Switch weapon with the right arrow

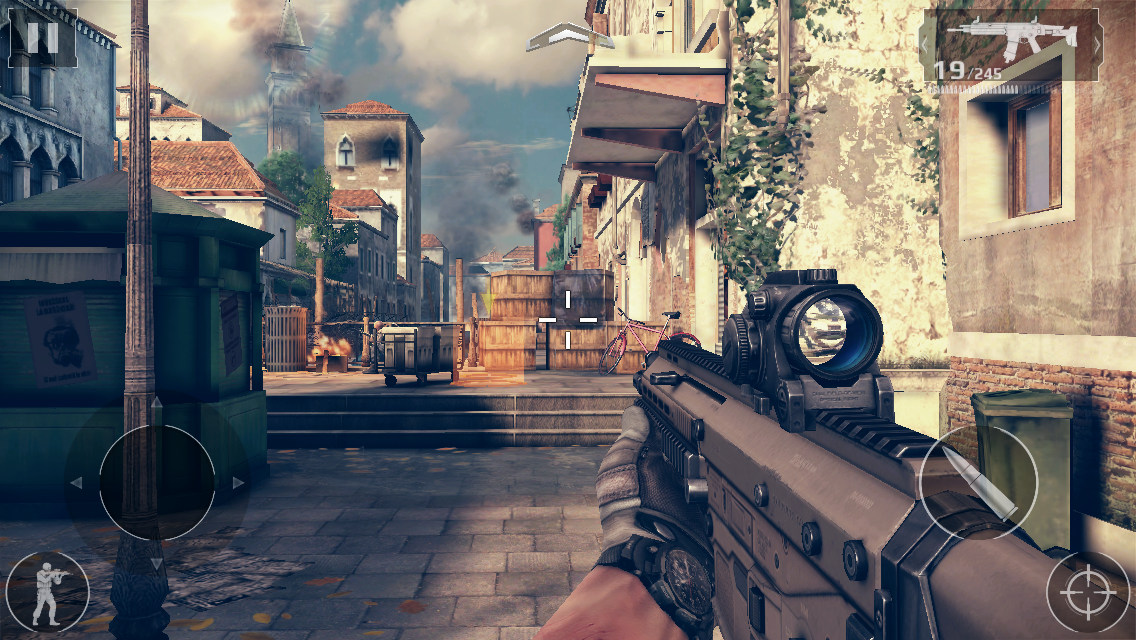click(1097, 45)
